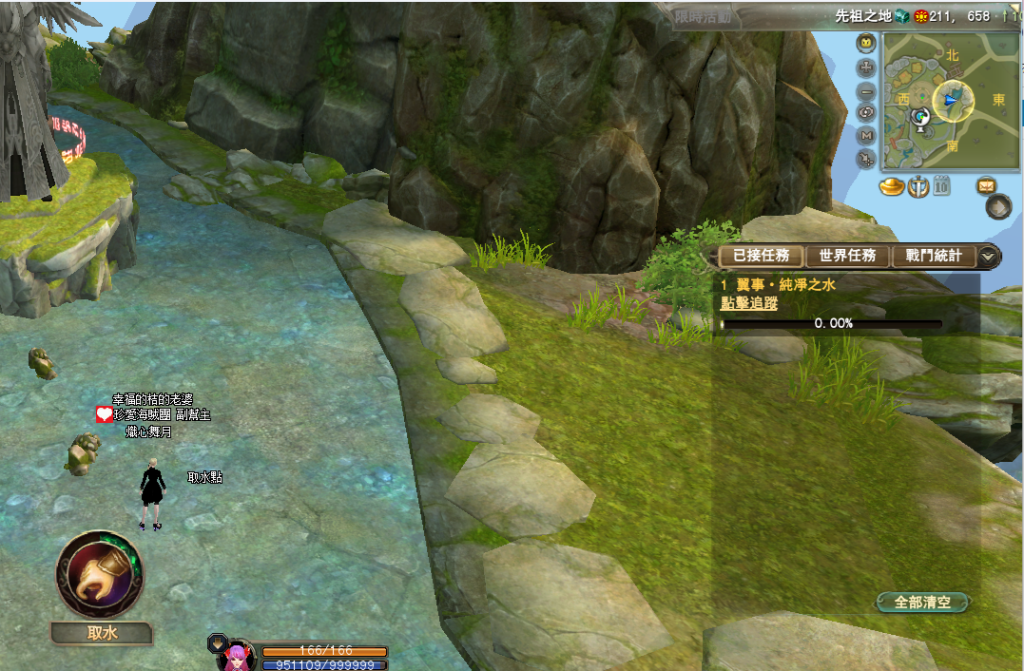1024x671 pixels.
Task: Show the 戰鬥統計 tab
Action: click(933, 256)
